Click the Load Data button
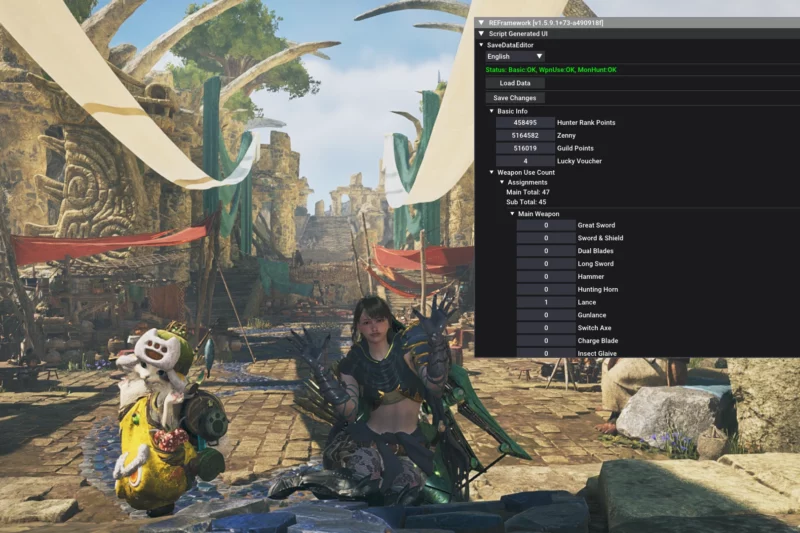Viewport: 800px width, 533px height. [x=515, y=83]
